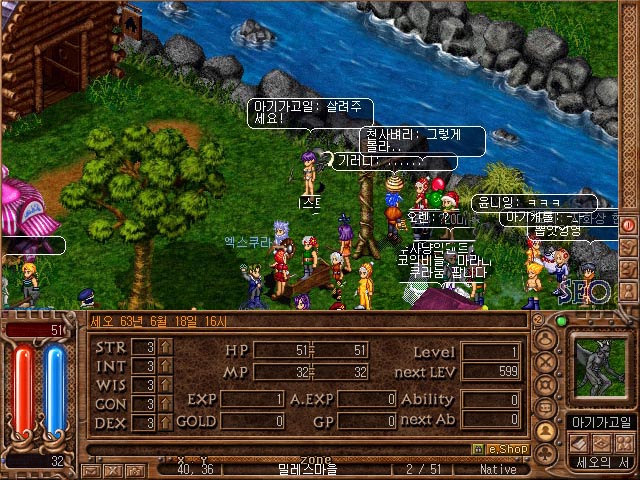Image resolution: width=640 pixels, height=480 pixels.
Task: Click the envelope mail button
Action: click(x=91, y=470)
